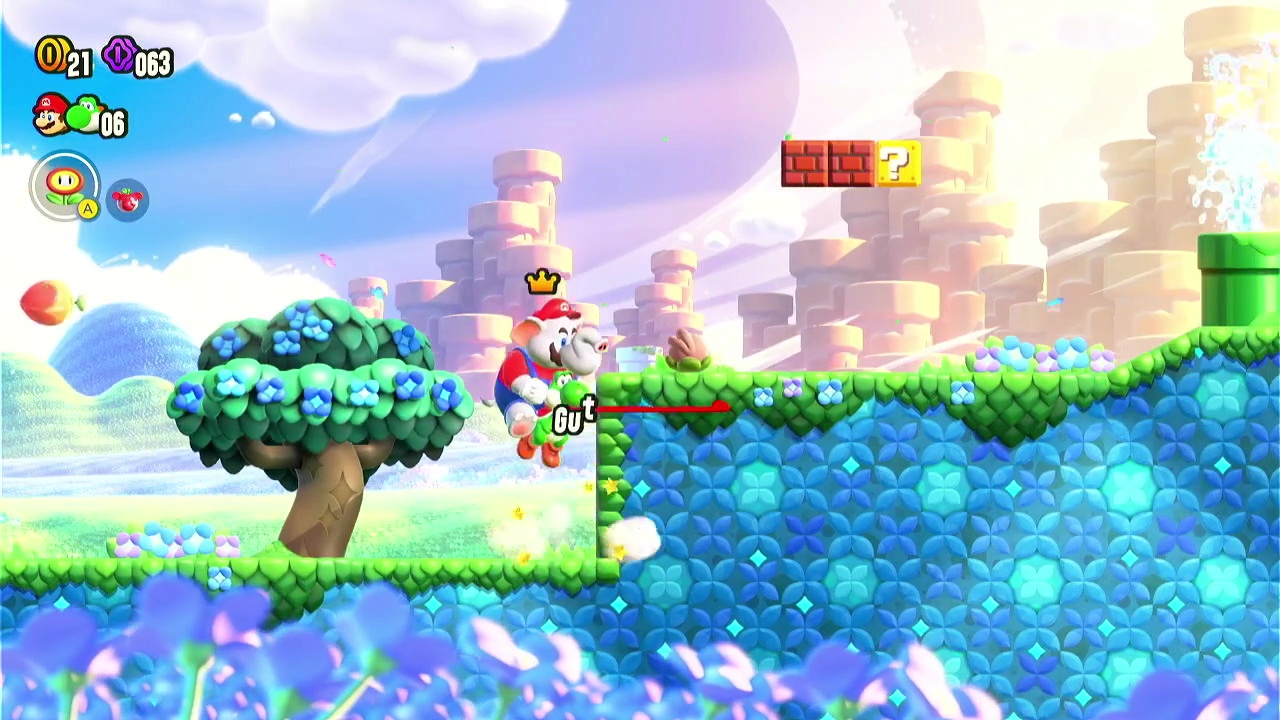Select the stored Fire Flower item
This screenshot has width=1280, height=720.
[65, 185]
